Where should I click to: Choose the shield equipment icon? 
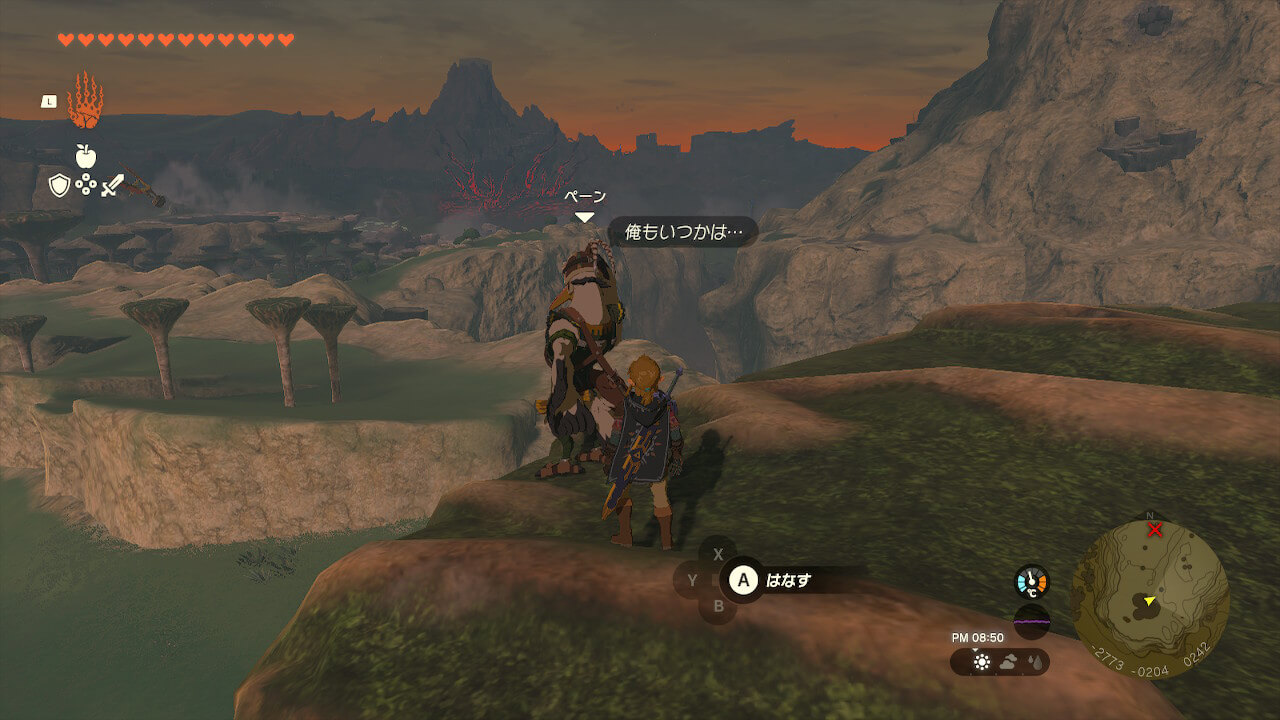(x=60, y=185)
